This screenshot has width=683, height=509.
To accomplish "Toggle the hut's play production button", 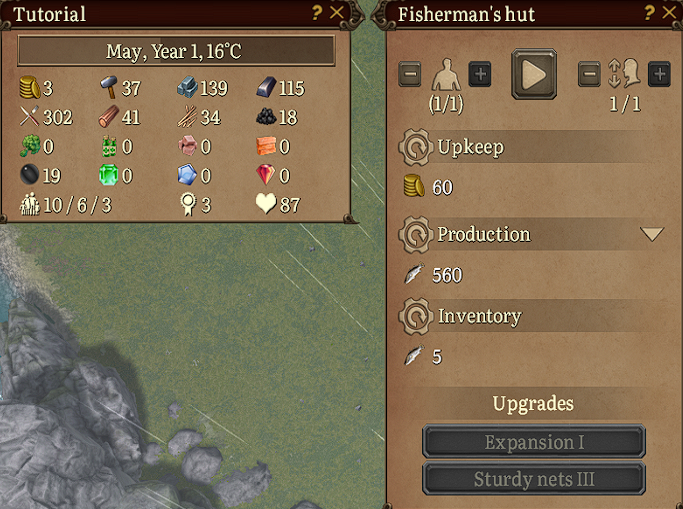I will [x=534, y=74].
